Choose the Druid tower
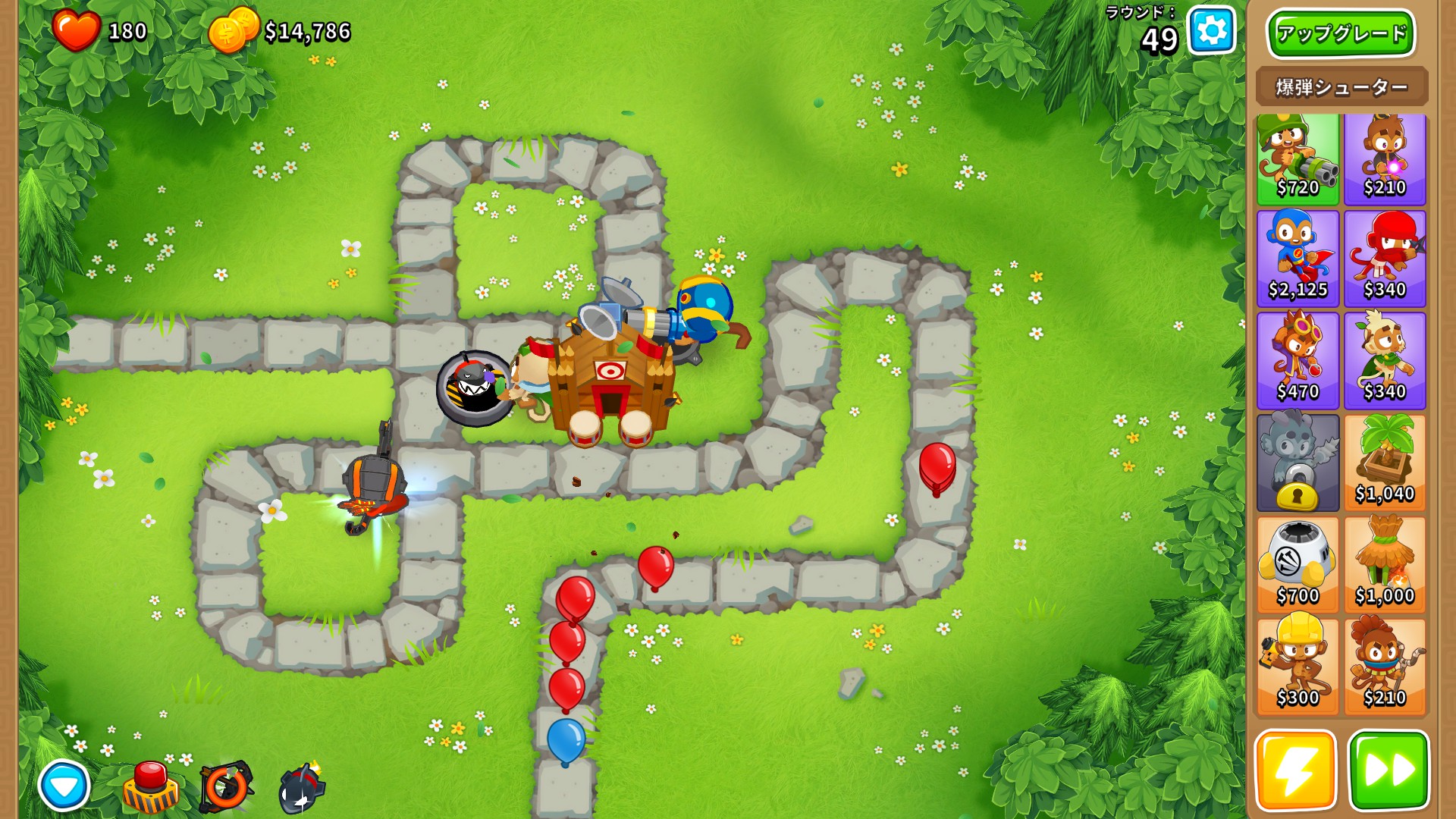This screenshot has height=819, width=1456. 1385,361
